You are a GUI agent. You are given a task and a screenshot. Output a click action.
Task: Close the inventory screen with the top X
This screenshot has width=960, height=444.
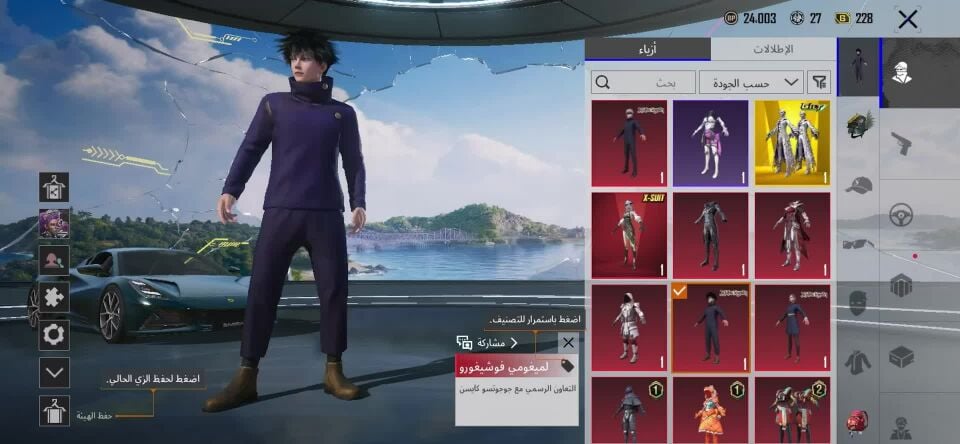click(907, 18)
